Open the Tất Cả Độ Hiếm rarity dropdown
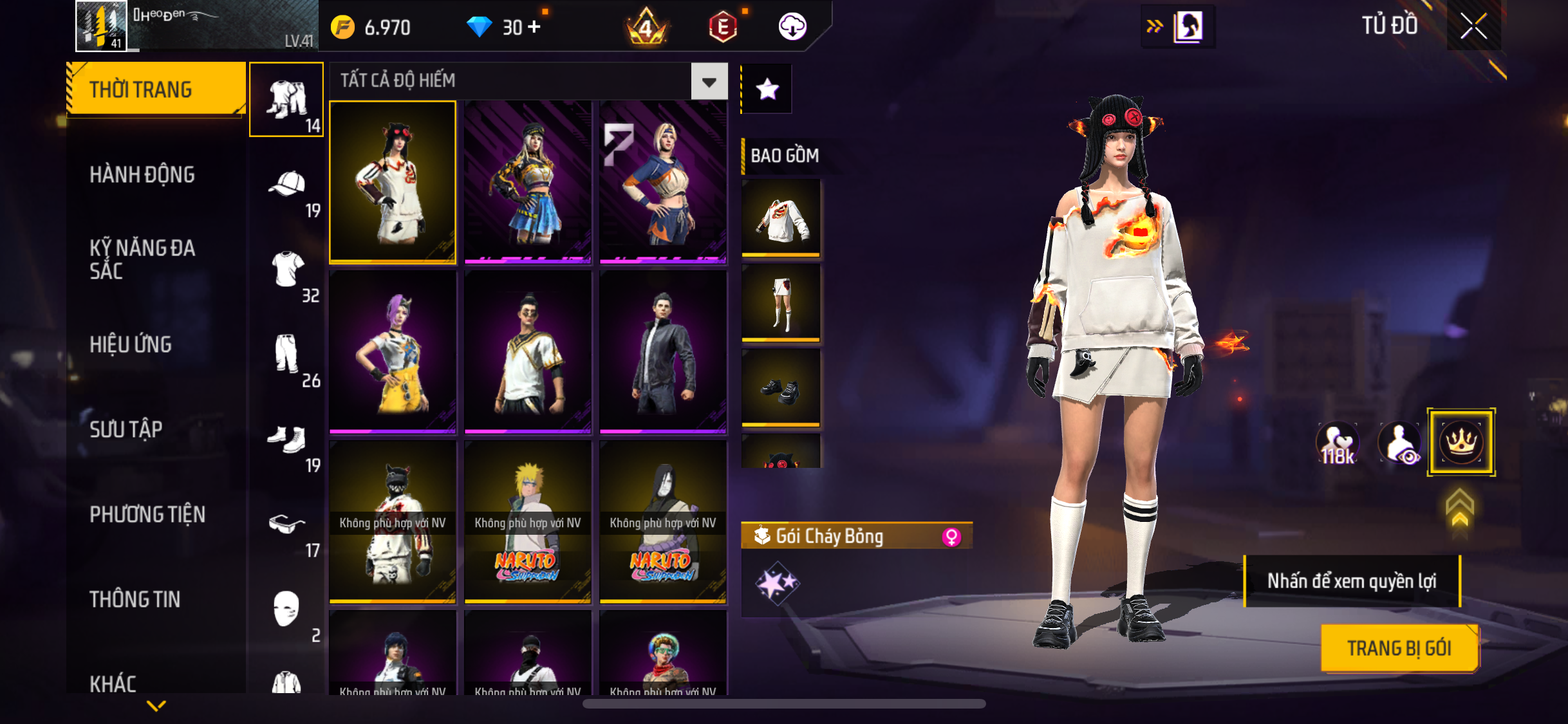 pyautogui.click(x=709, y=82)
